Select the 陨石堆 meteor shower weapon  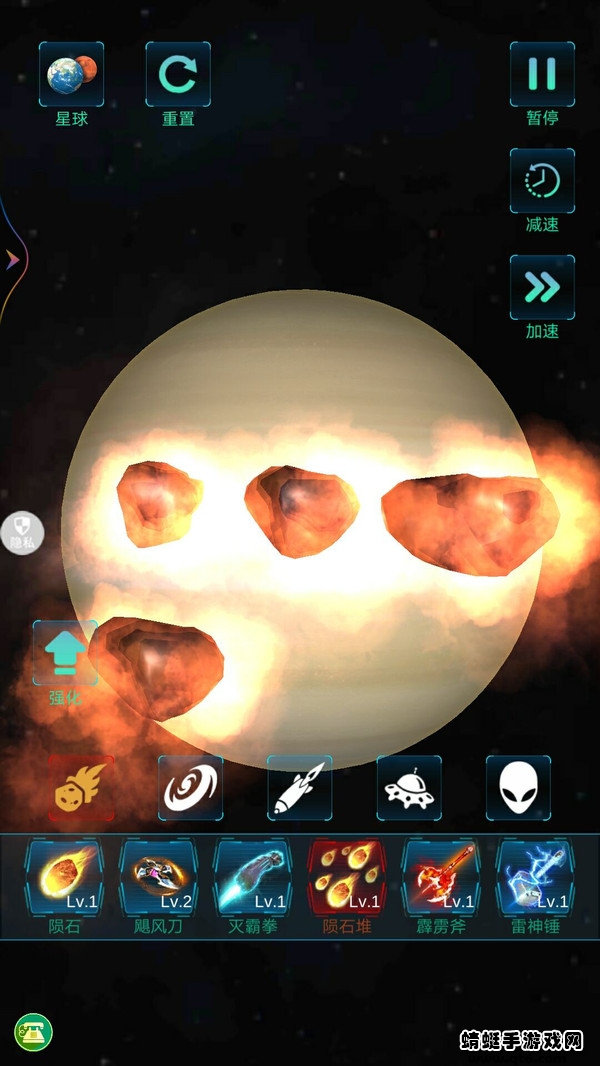[x=346, y=880]
